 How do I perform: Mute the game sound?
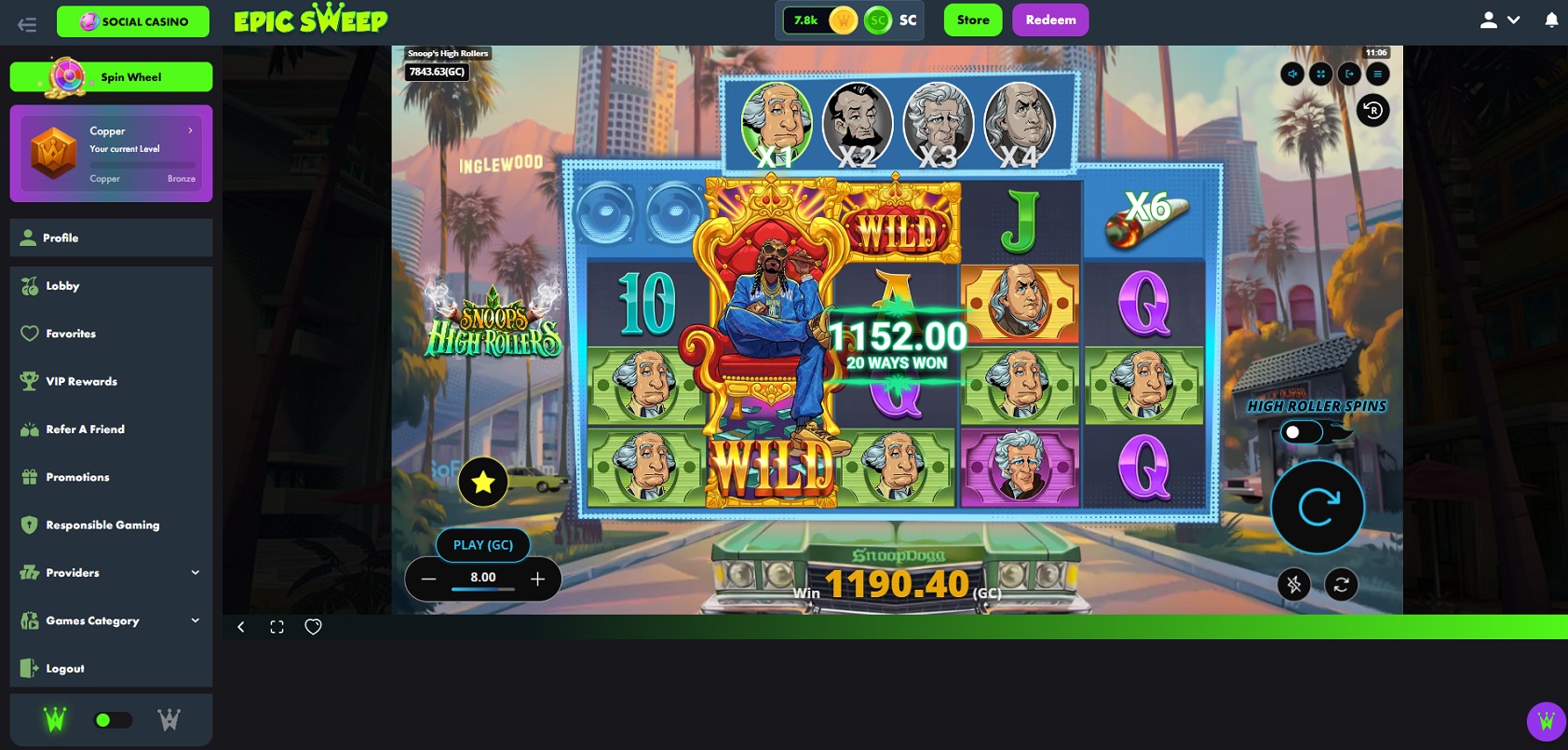tap(1292, 74)
